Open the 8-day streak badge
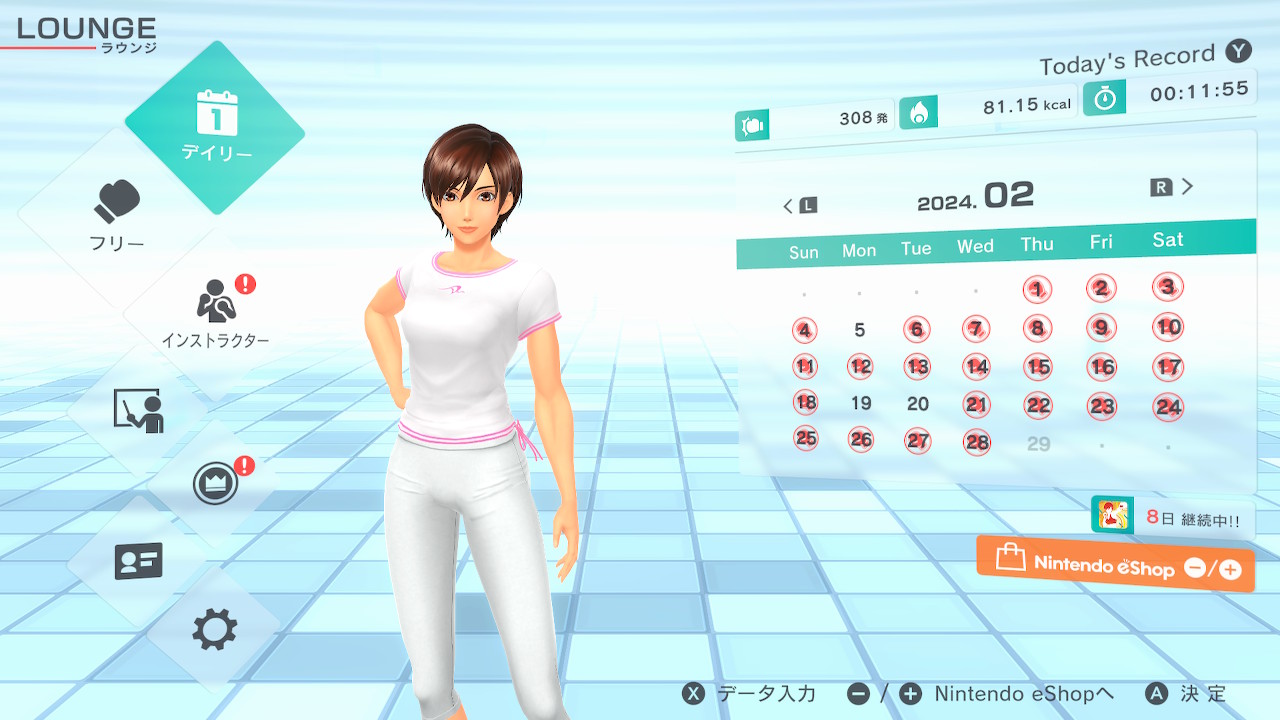This screenshot has width=1280, height=720. 1171,517
